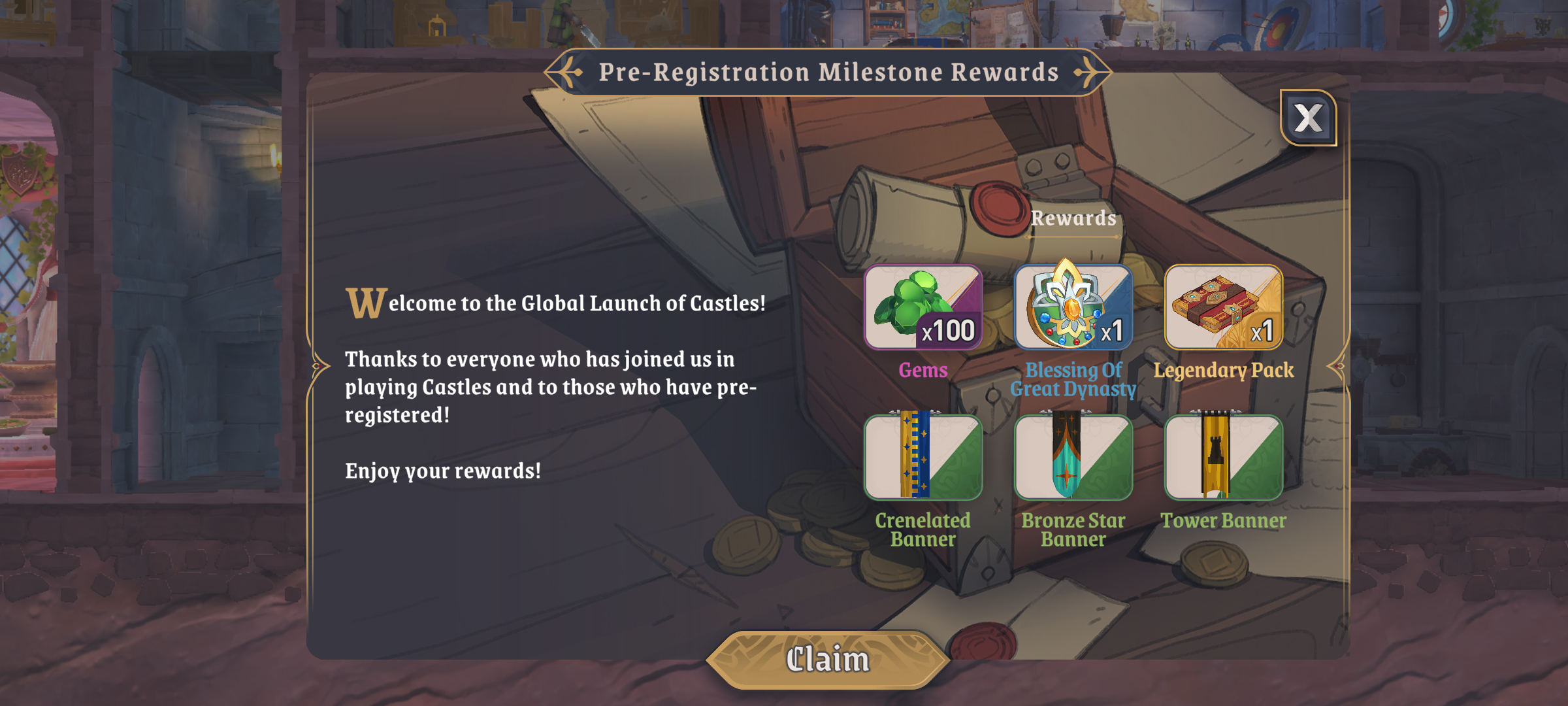
Task: Select the Bronze Star Banner reward icon
Action: pyautogui.click(x=1073, y=458)
